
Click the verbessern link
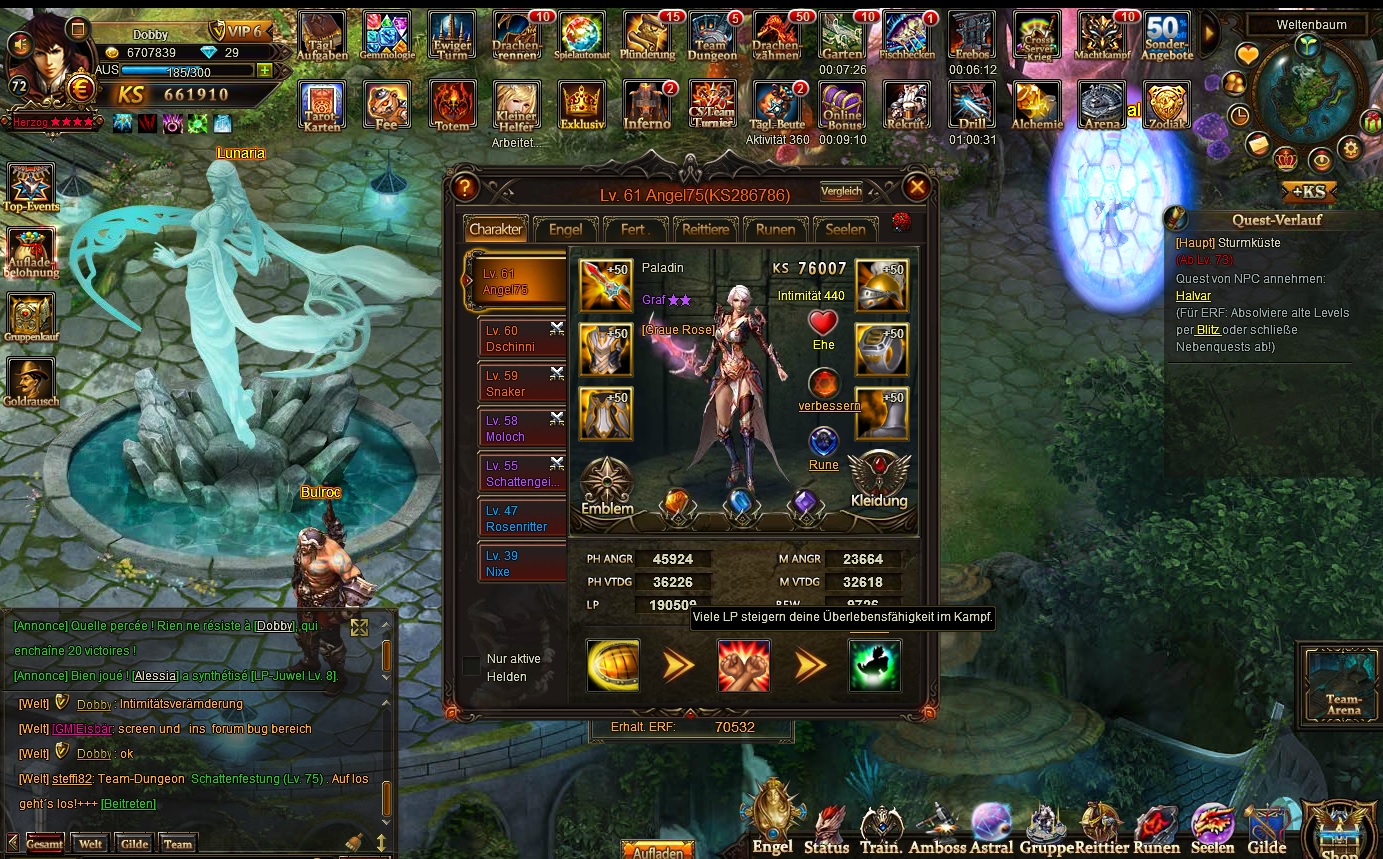tap(829, 406)
